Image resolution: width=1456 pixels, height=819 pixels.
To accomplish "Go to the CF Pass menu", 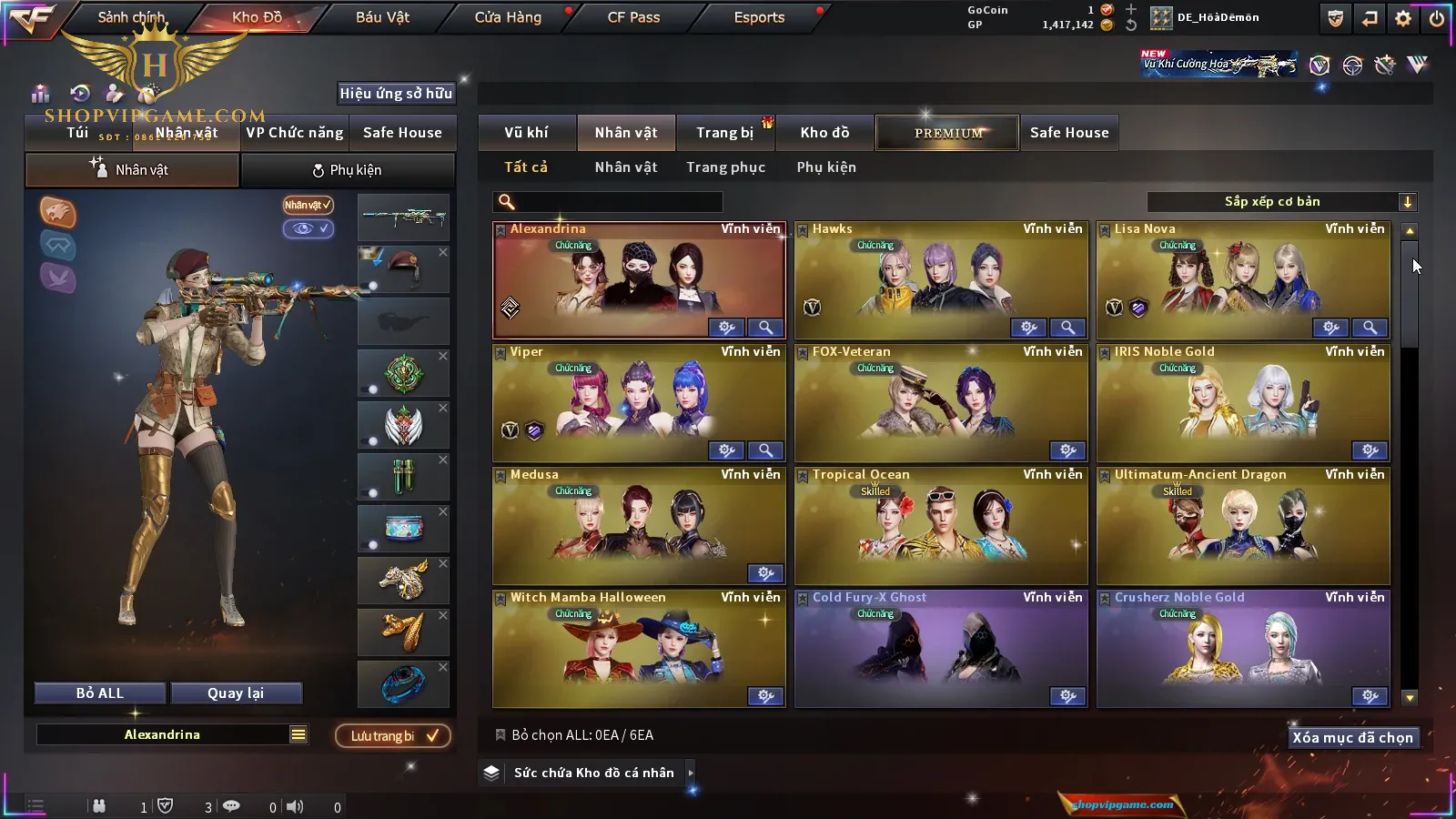I will click(633, 17).
